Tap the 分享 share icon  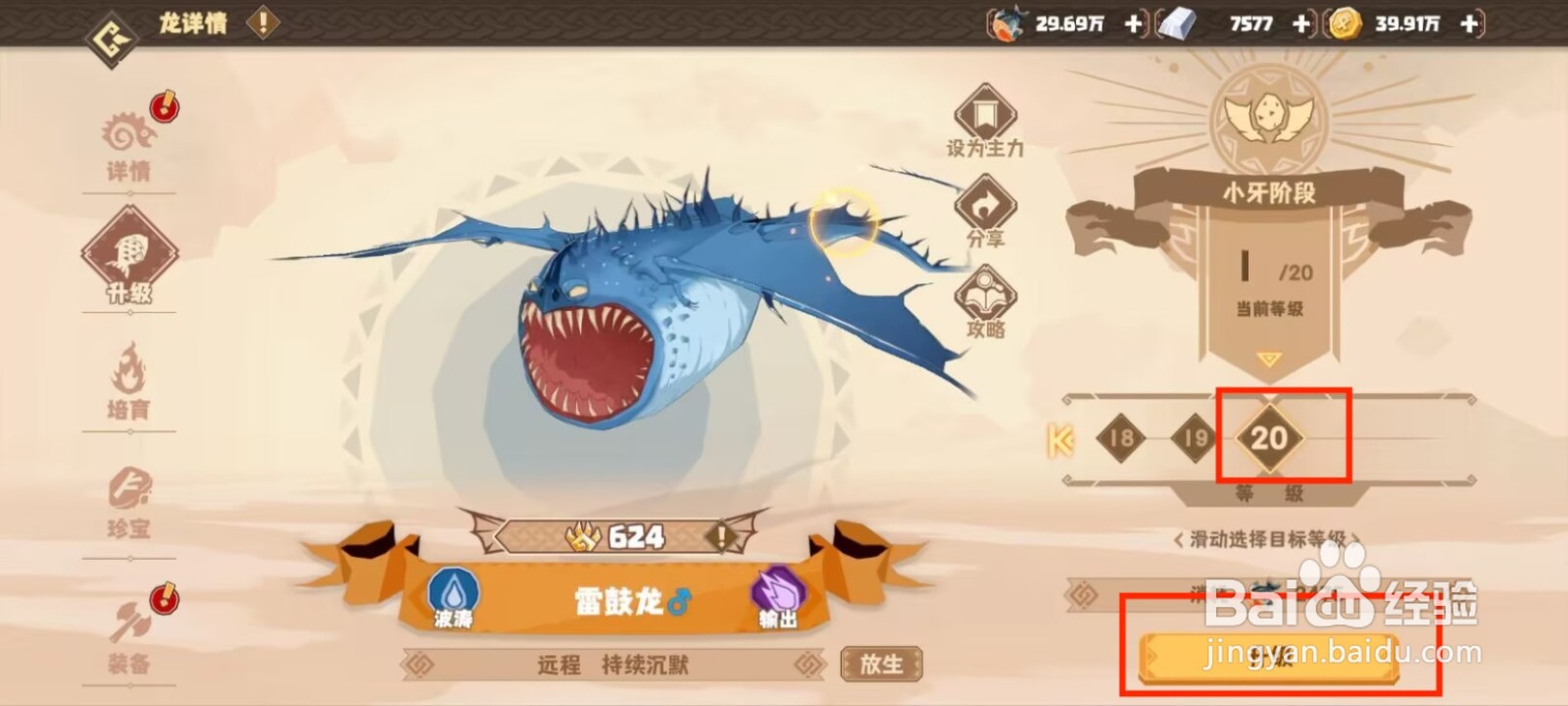[x=987, y=209]
